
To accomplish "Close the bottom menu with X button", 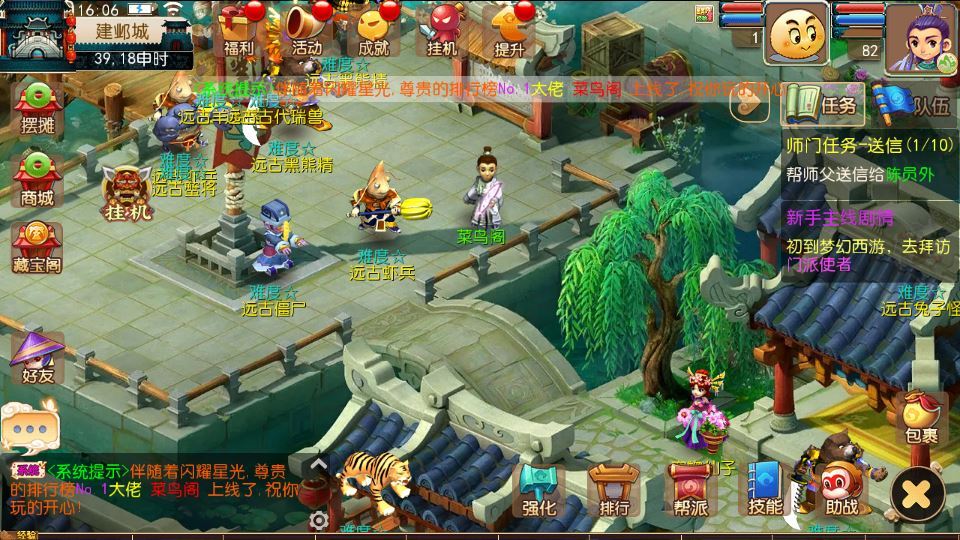I will [917, 493].
